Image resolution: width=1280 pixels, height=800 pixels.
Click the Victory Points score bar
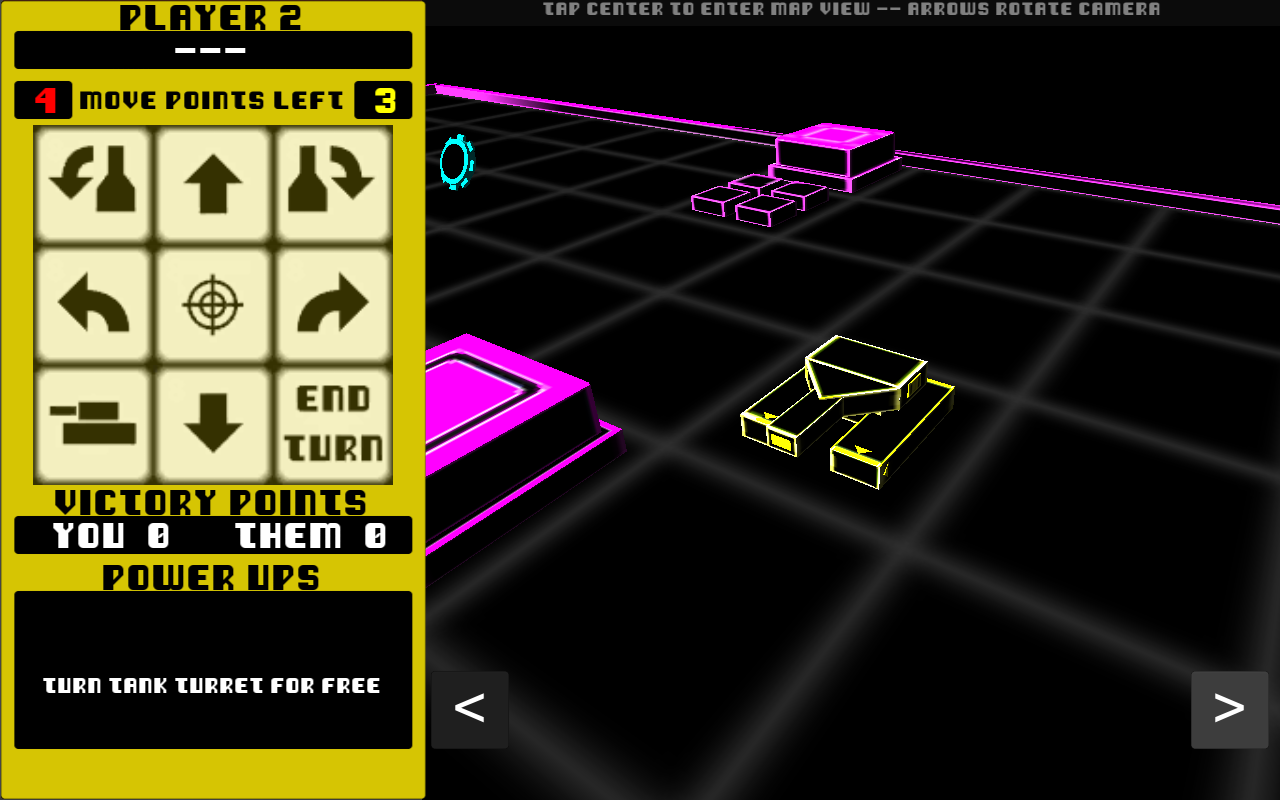(x=213, y=535)
